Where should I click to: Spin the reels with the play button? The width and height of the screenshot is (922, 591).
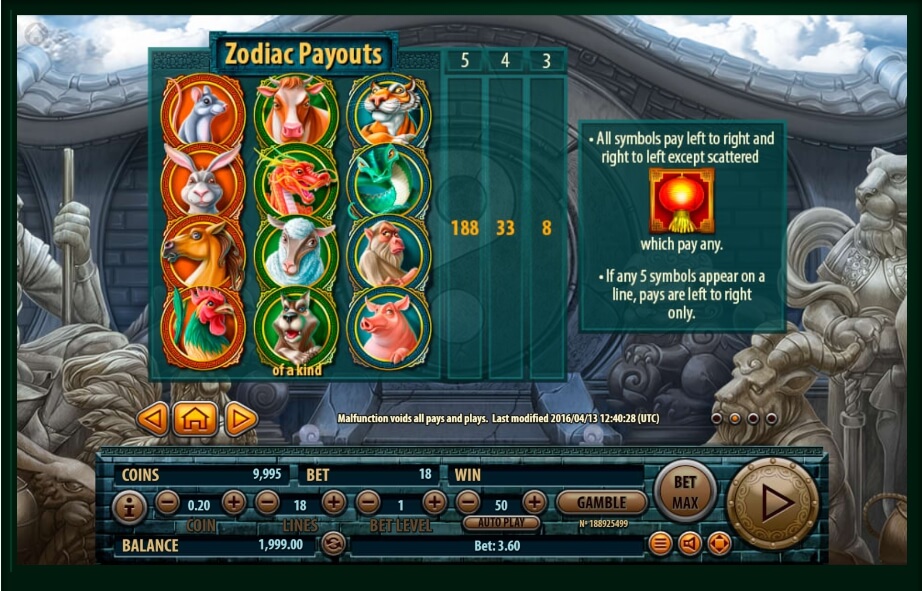(x=774, y=503)
